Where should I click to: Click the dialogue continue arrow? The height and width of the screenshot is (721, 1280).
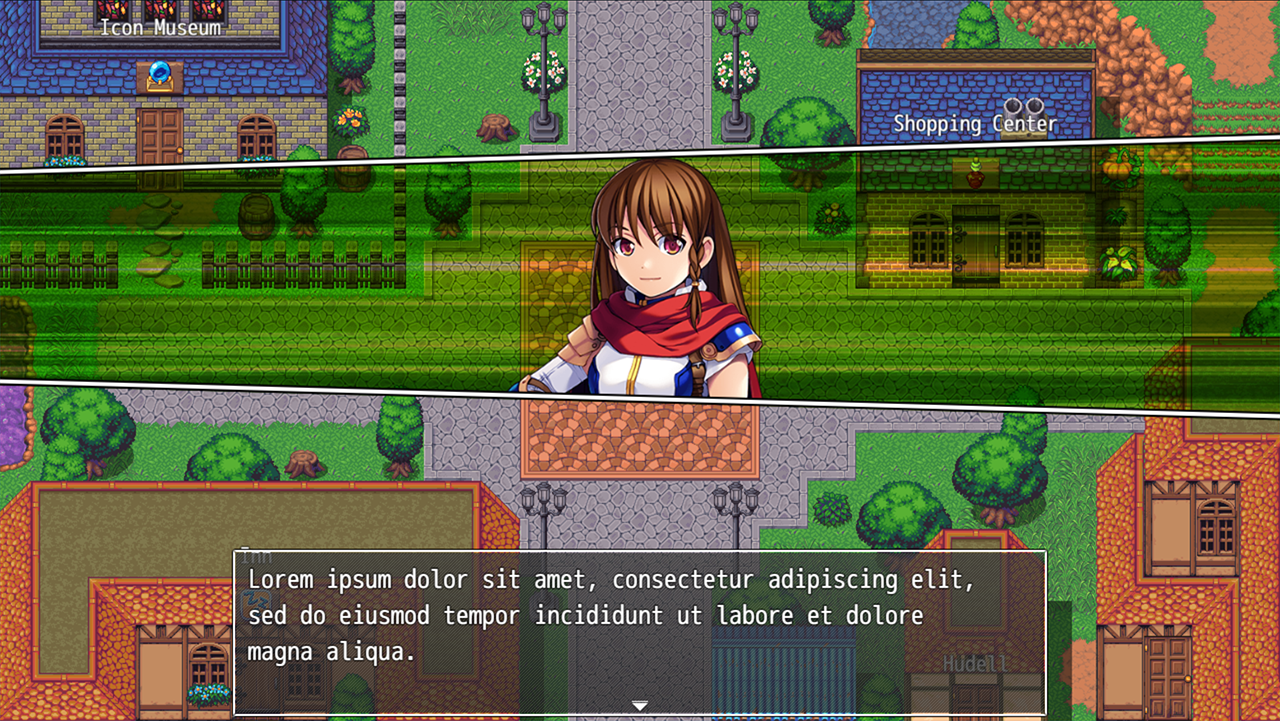tap(640, 706)
